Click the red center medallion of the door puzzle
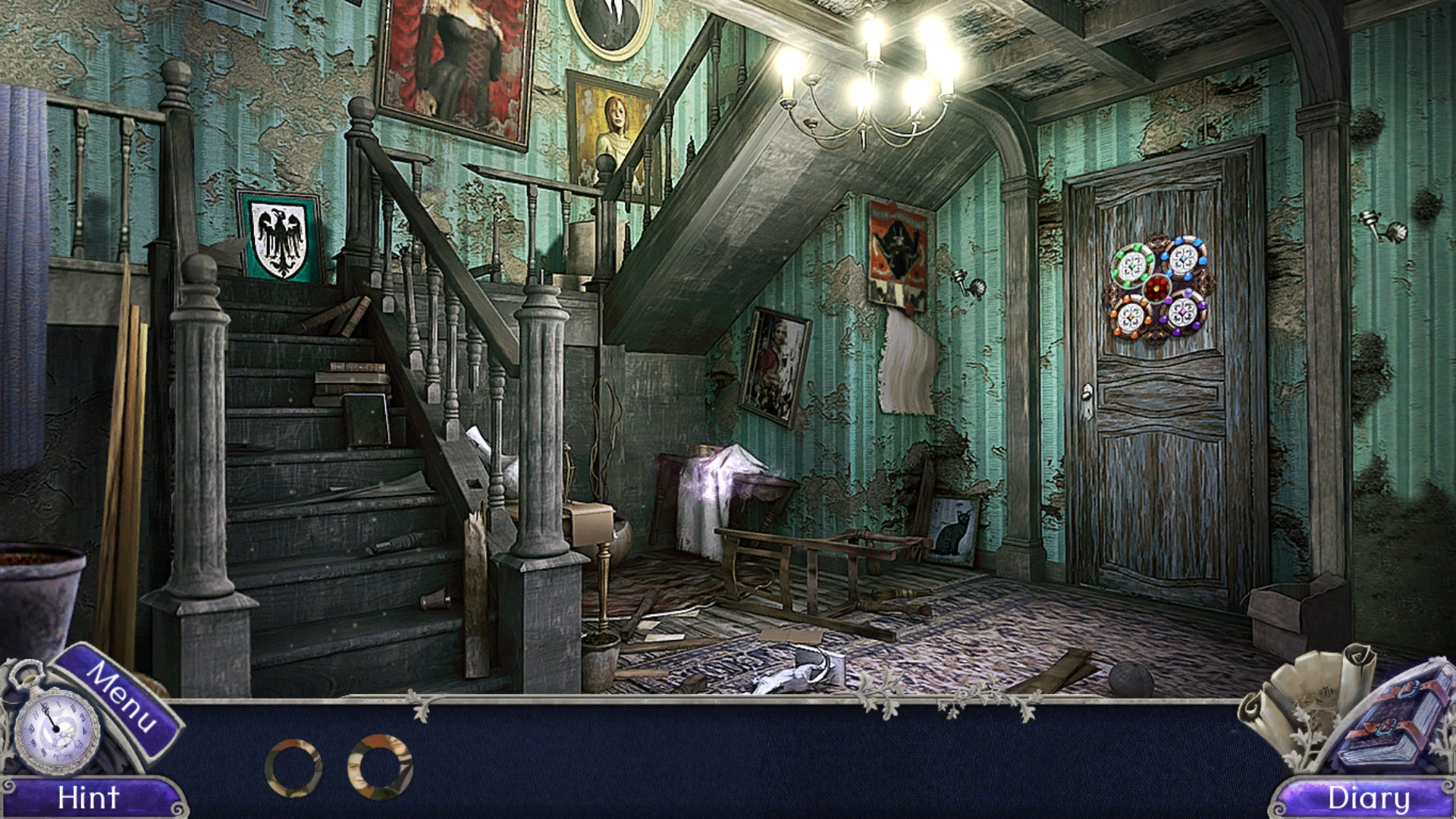The width and height of the screenshot is (1456, 819). tap(1156, 288)
